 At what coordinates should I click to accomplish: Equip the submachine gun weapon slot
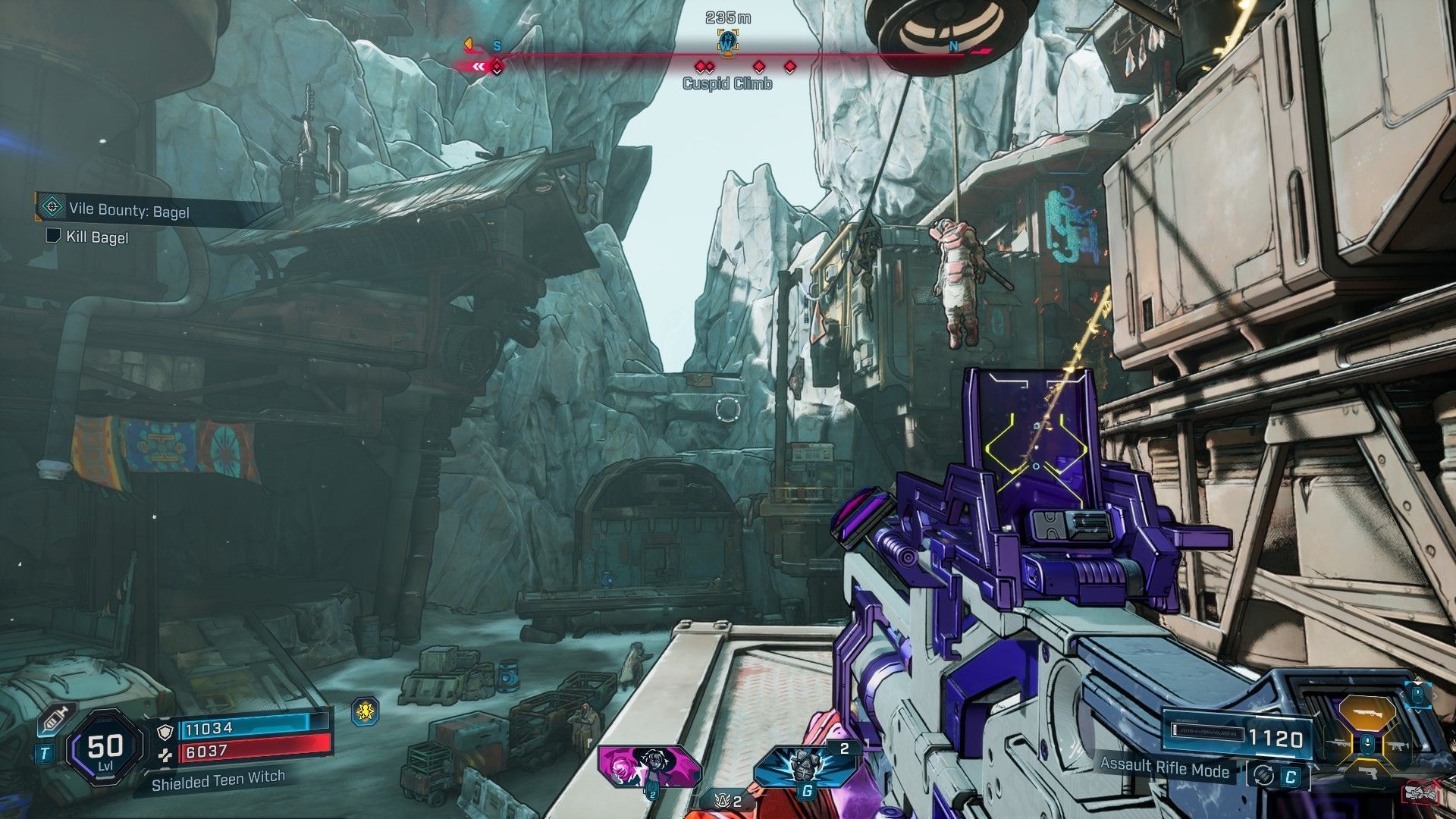pyautogui.click(x=1397, y=745)
